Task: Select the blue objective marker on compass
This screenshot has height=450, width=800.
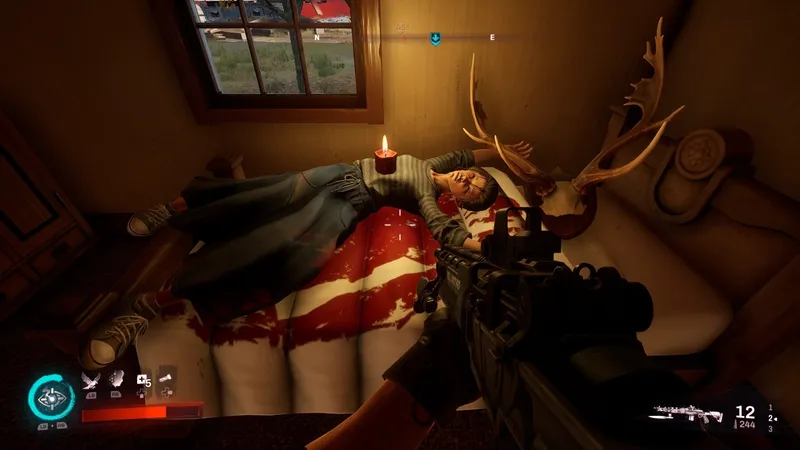Action: (435, 38)
